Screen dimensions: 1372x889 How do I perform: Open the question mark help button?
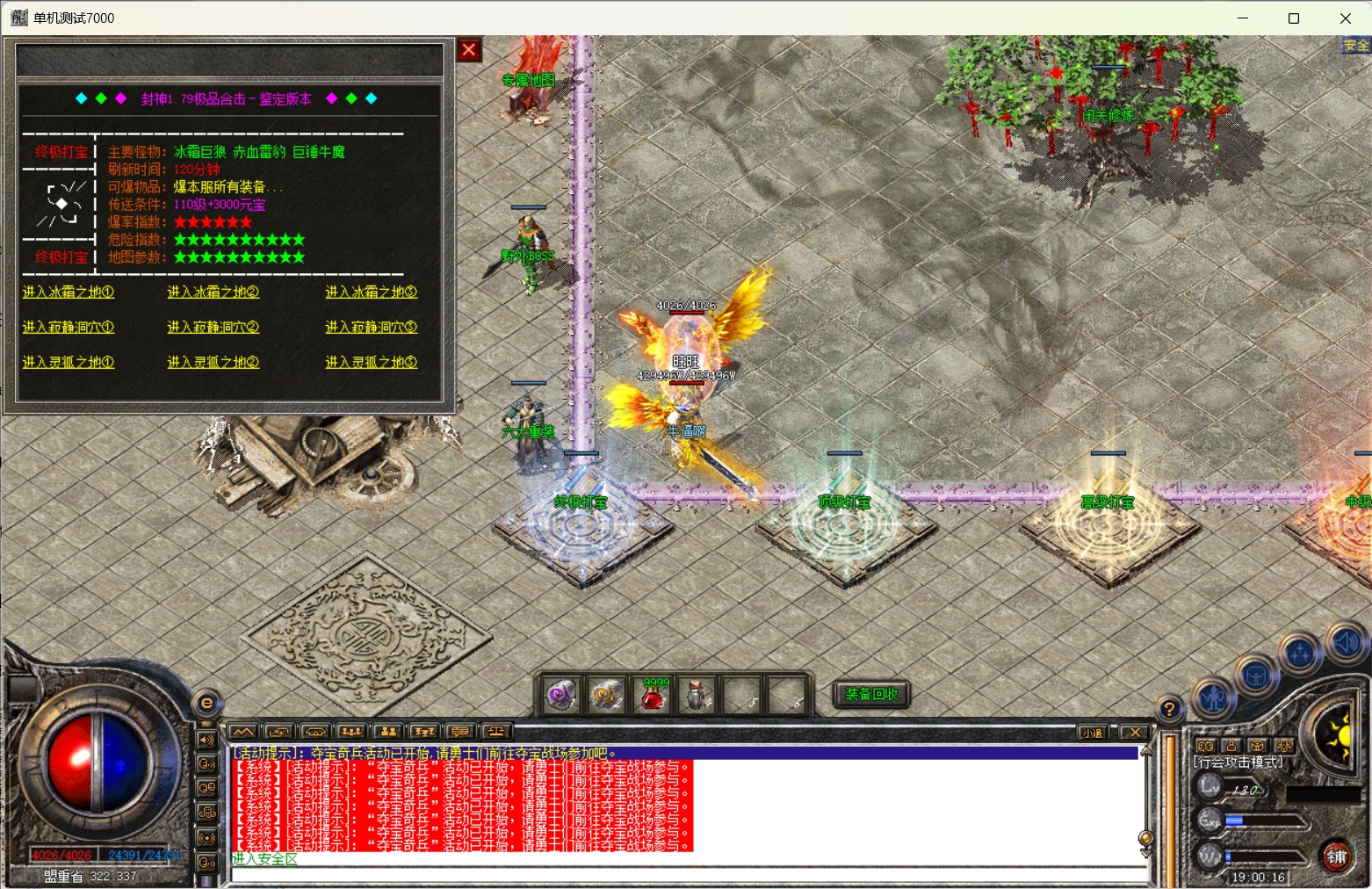pyautogui.click(x=1169, y=709)
